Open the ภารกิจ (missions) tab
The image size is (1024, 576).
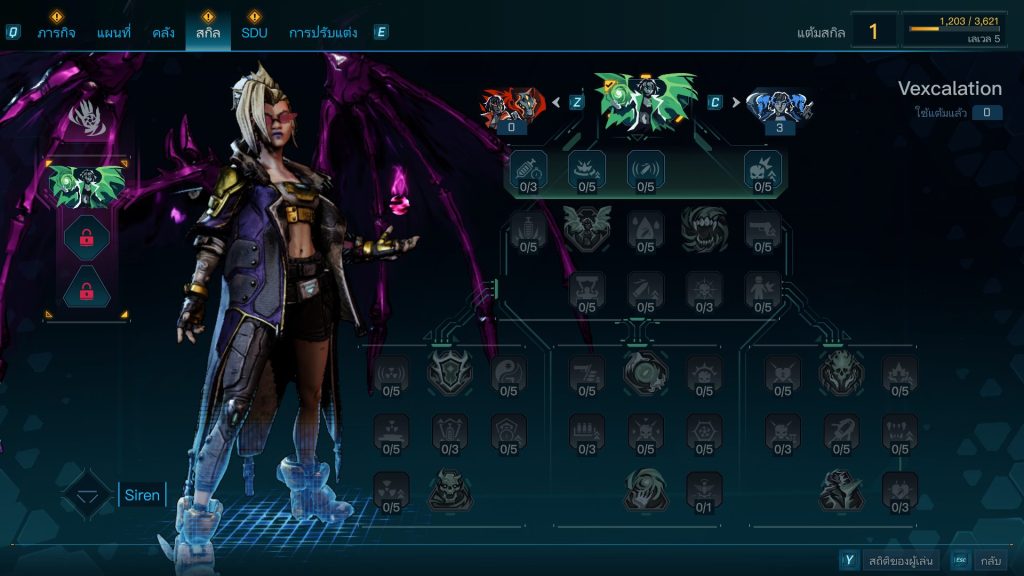coord(56,32)
